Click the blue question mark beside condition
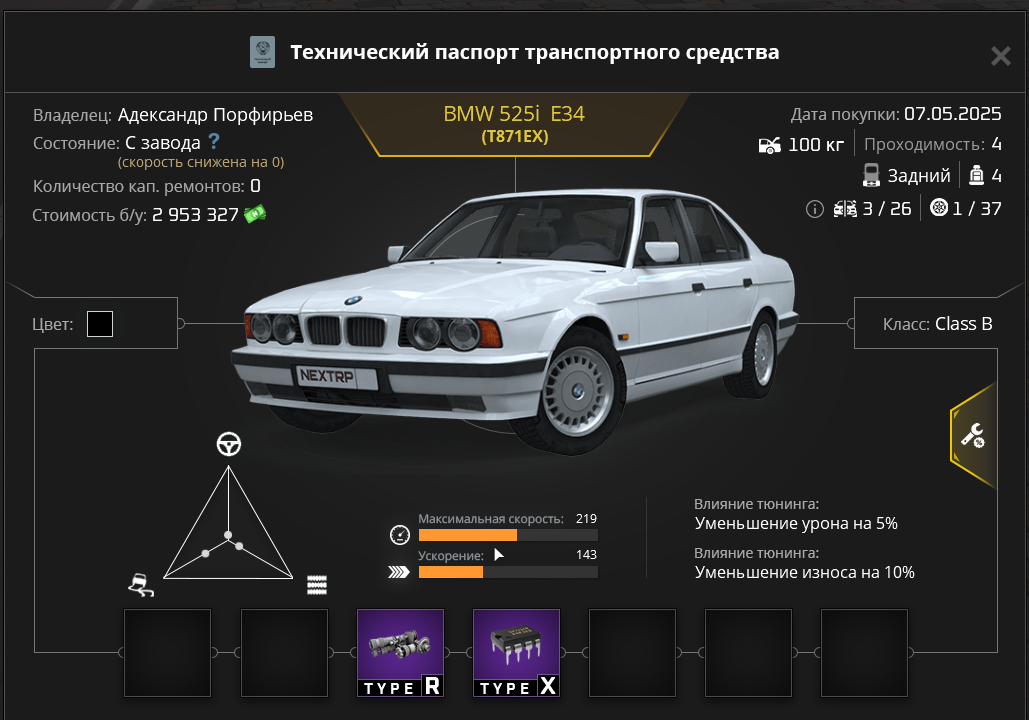Viewport: 1029px width, 720px height. click(x=213, y=142)
